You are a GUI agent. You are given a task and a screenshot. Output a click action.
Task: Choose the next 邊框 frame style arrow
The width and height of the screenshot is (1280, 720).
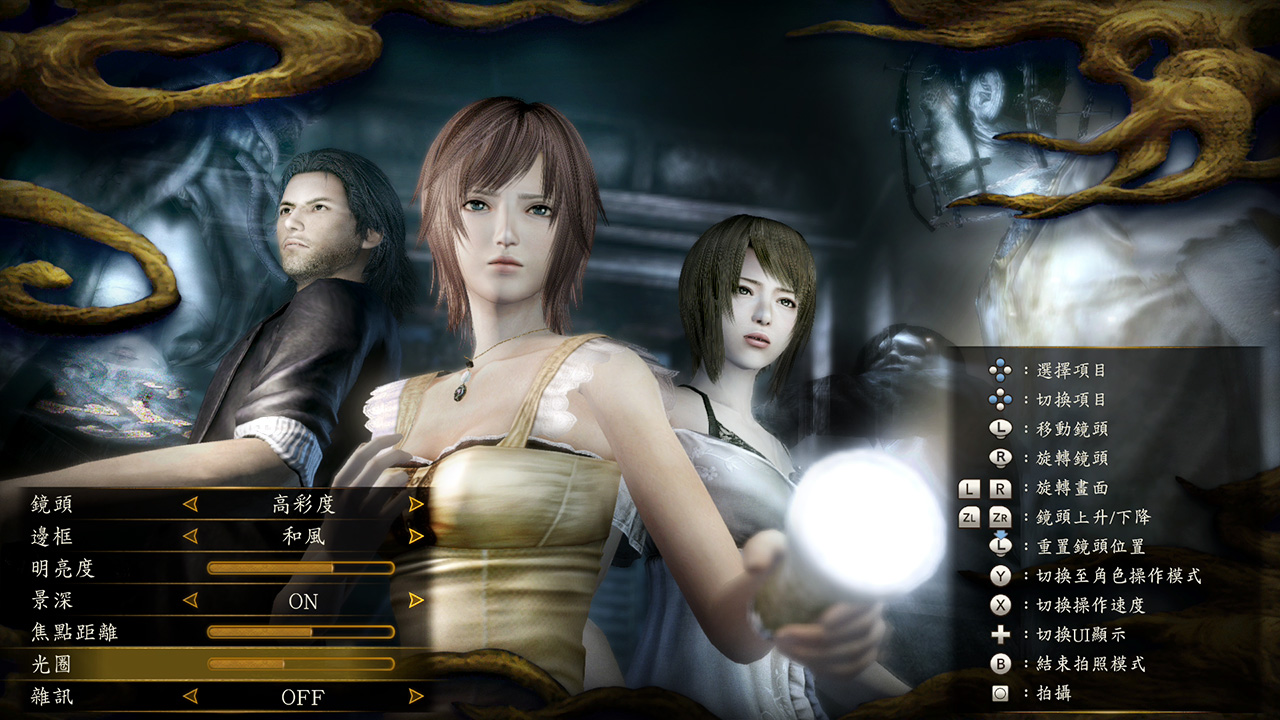tap(416, 536)
